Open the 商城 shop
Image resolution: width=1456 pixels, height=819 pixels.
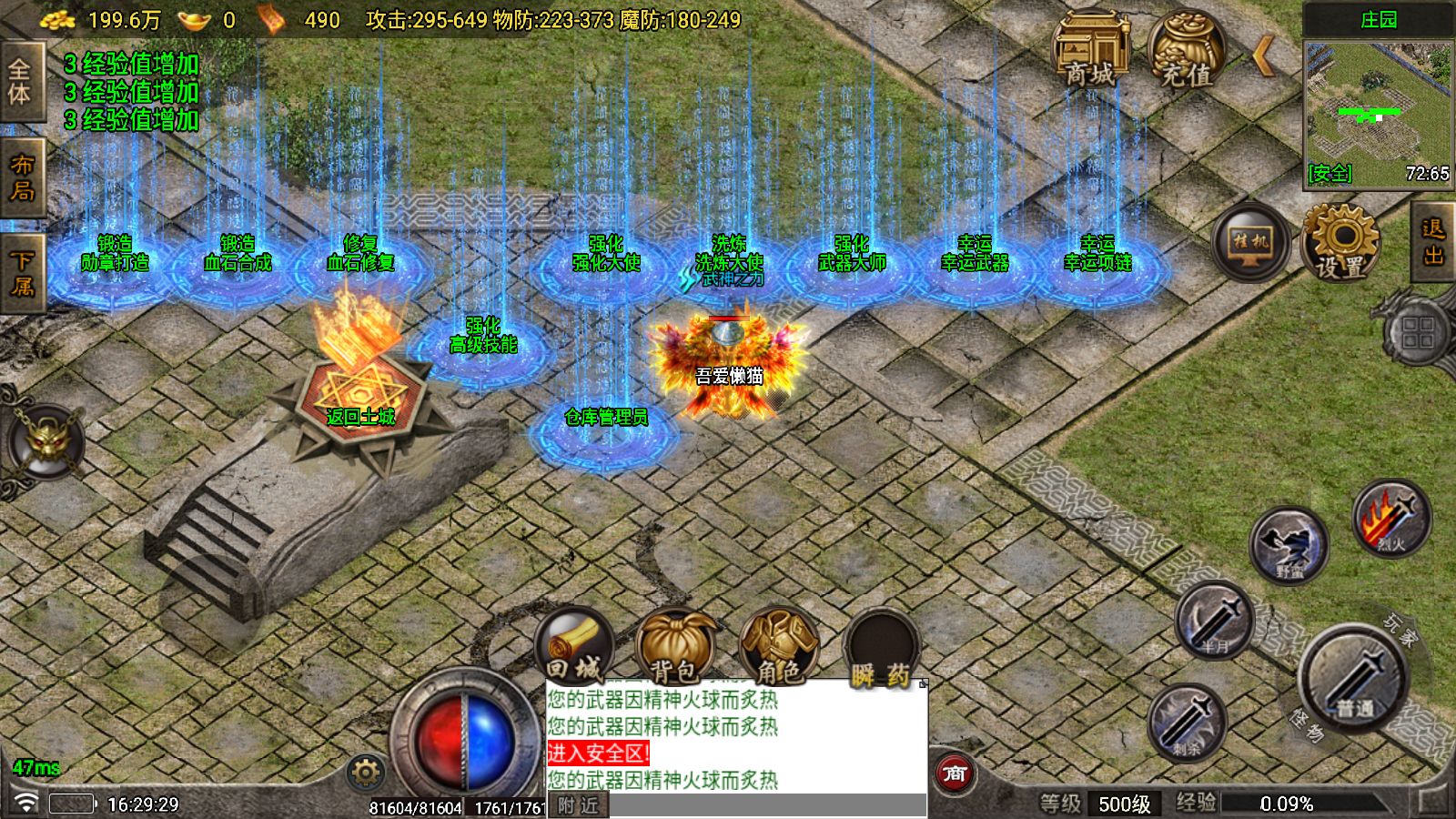[x=1090, y=52]
